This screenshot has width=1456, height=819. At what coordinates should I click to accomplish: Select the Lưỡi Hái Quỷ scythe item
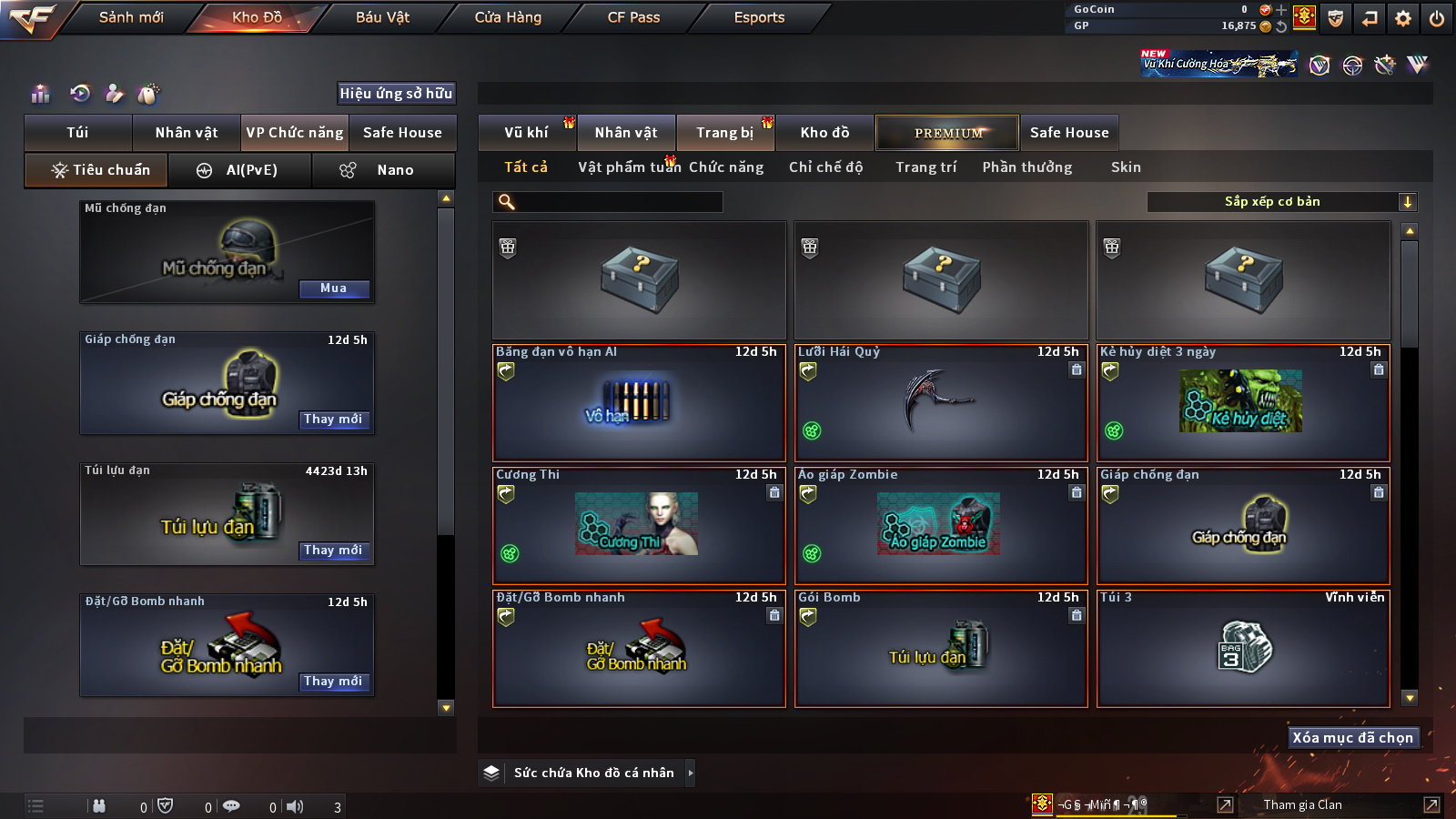click(x=941, y=402)
